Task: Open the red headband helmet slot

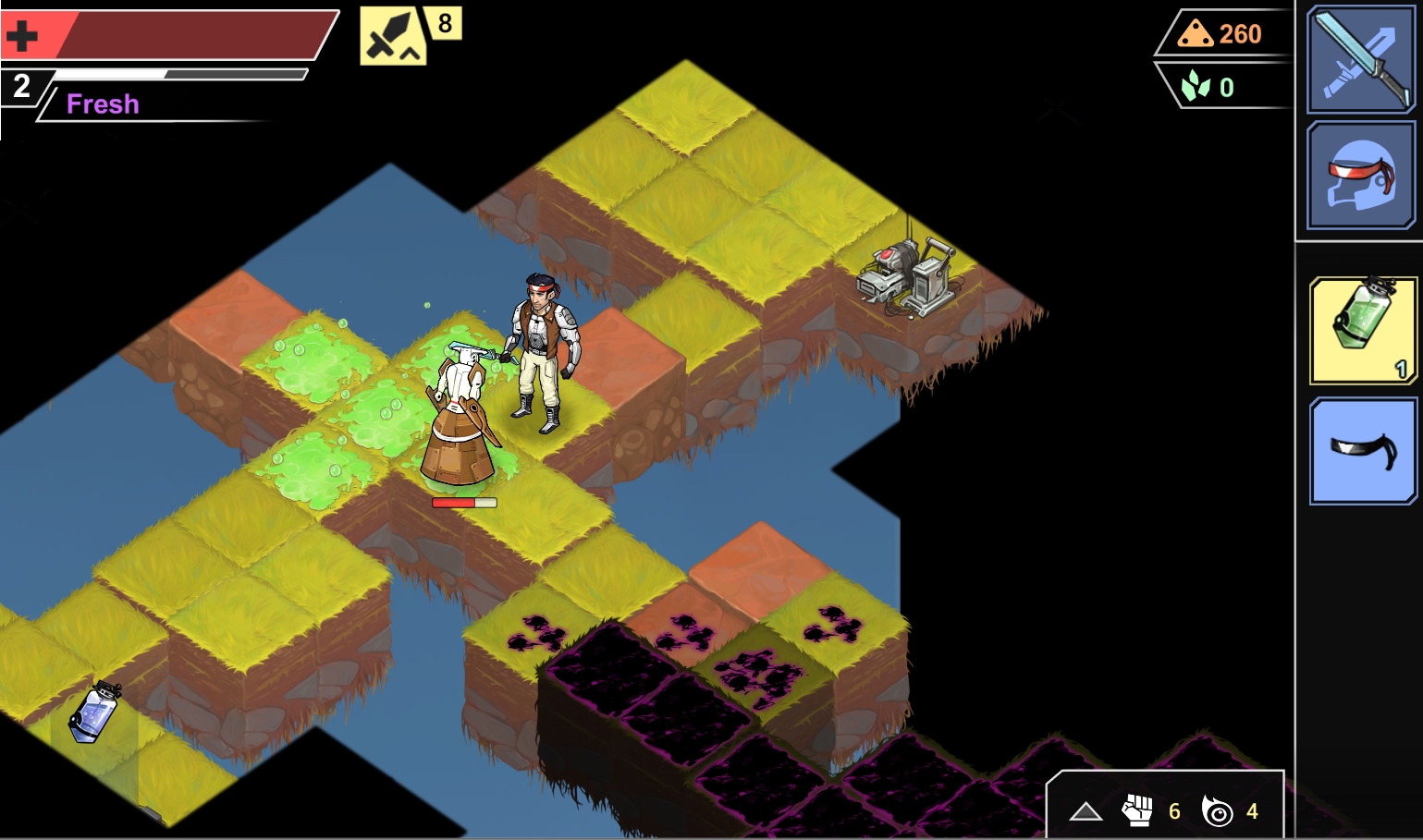Action: [1361, 176]
